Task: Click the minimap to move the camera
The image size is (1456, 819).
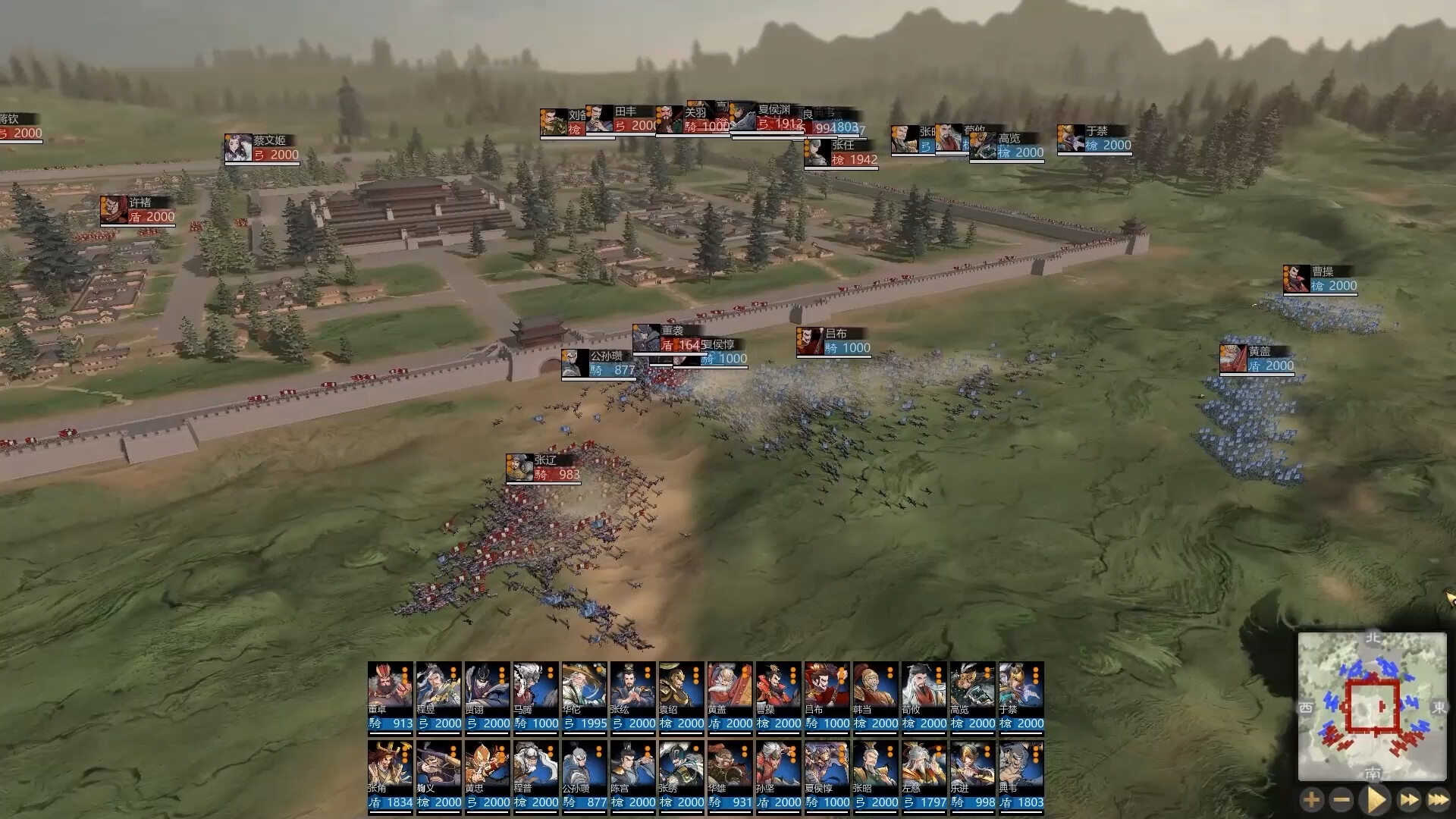Action: pos(1373,713)
